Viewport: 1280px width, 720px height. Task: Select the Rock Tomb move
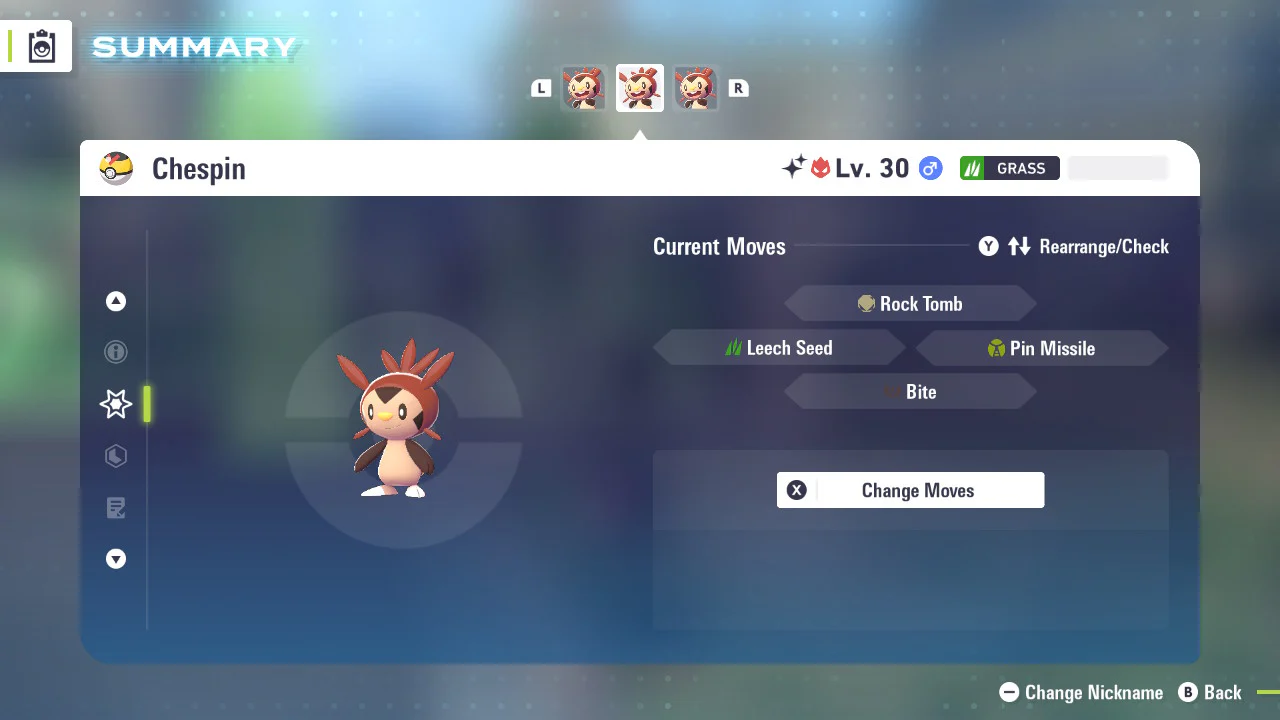click(910, 304)
